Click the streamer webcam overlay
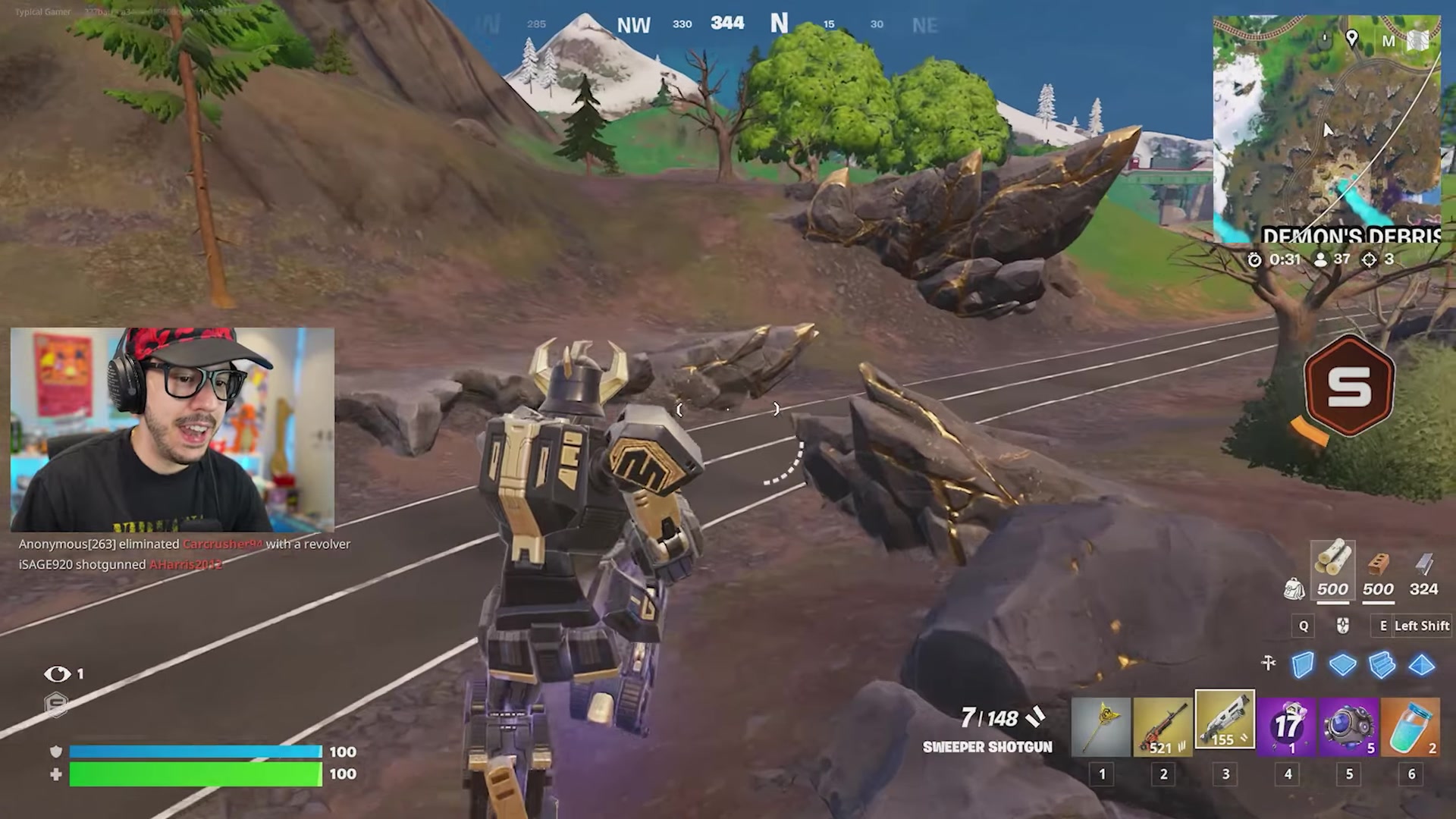Screen dimensions: 1456x819 pos(172,429)
